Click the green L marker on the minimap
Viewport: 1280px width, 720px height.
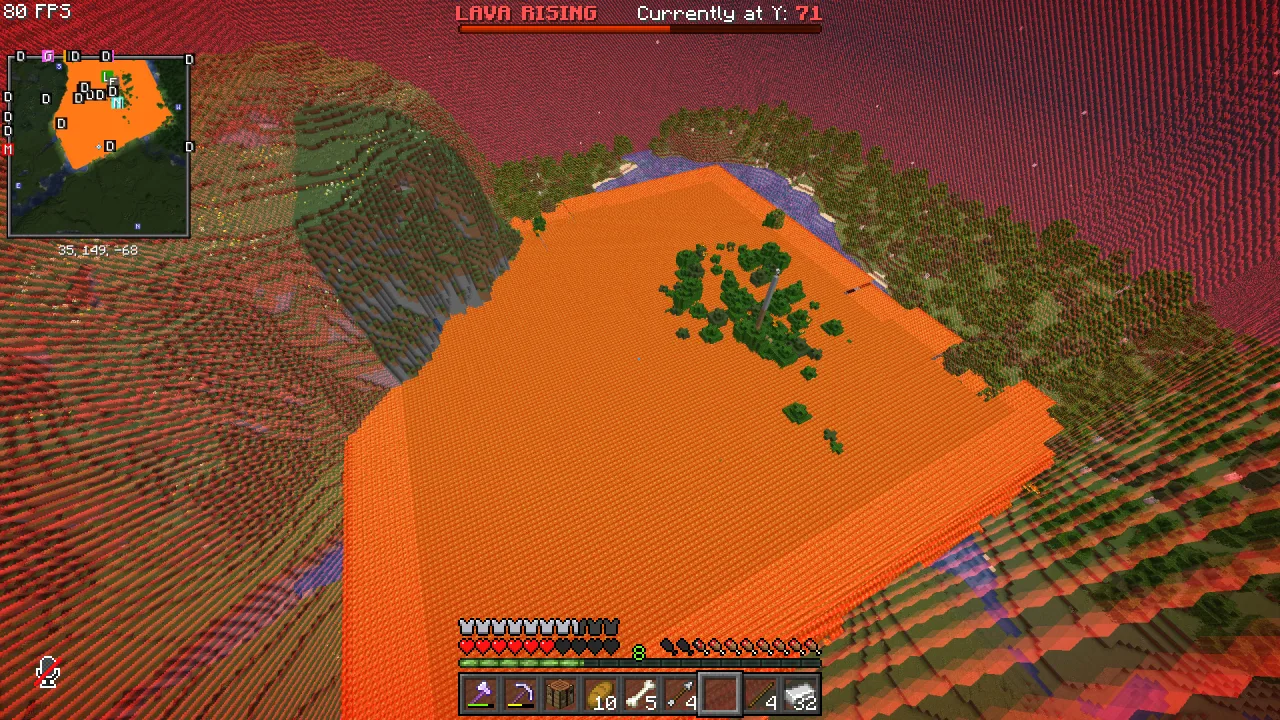coord(105,76)
